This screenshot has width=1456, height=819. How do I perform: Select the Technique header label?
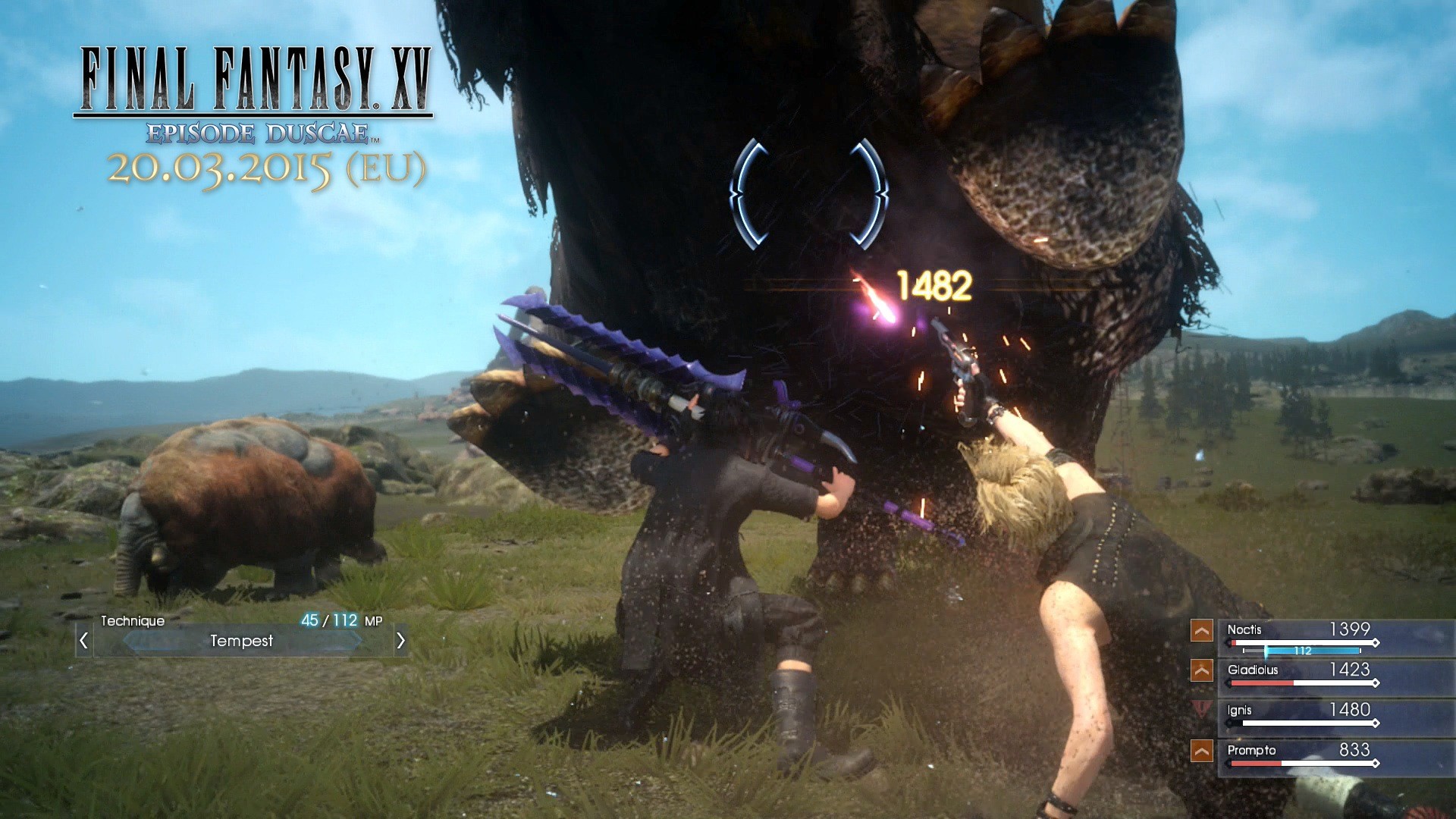[133, 620]
